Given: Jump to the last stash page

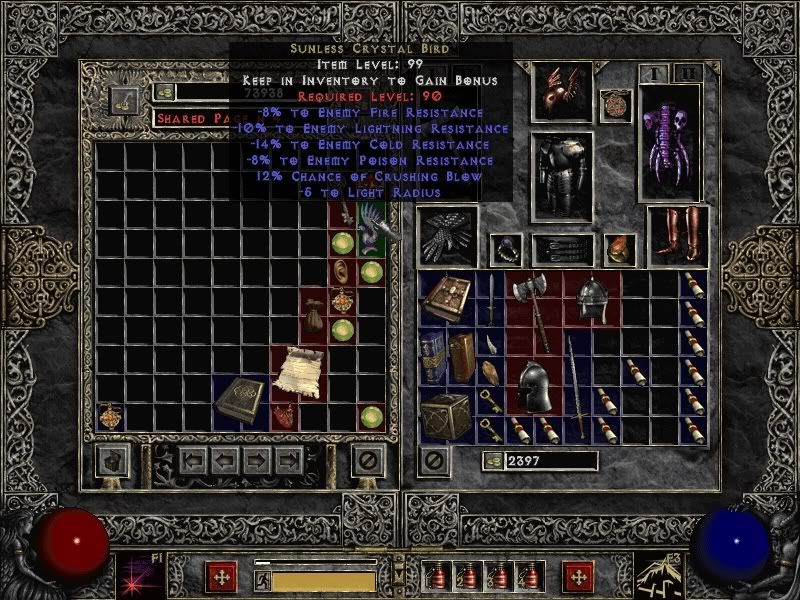Looking at the screenshot, I should pyautogui.click(x=289, y=461).
